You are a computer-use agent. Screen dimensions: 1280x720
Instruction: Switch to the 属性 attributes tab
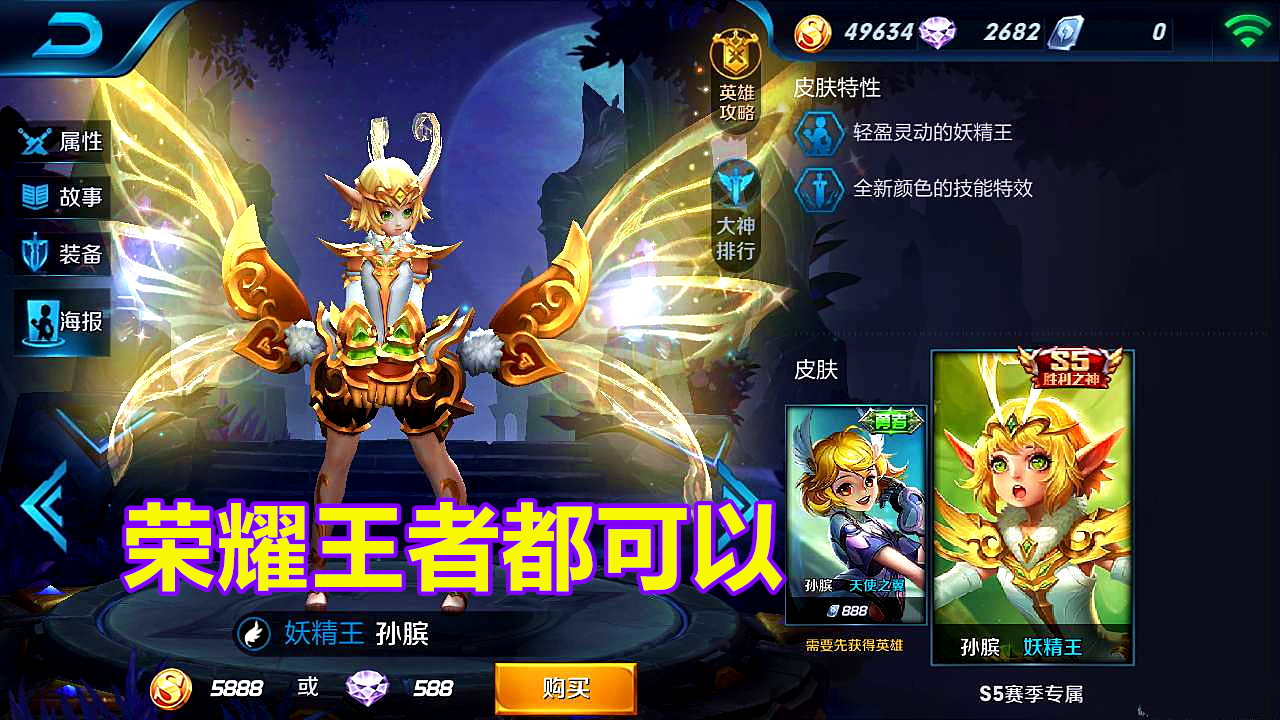pos(62,141)
